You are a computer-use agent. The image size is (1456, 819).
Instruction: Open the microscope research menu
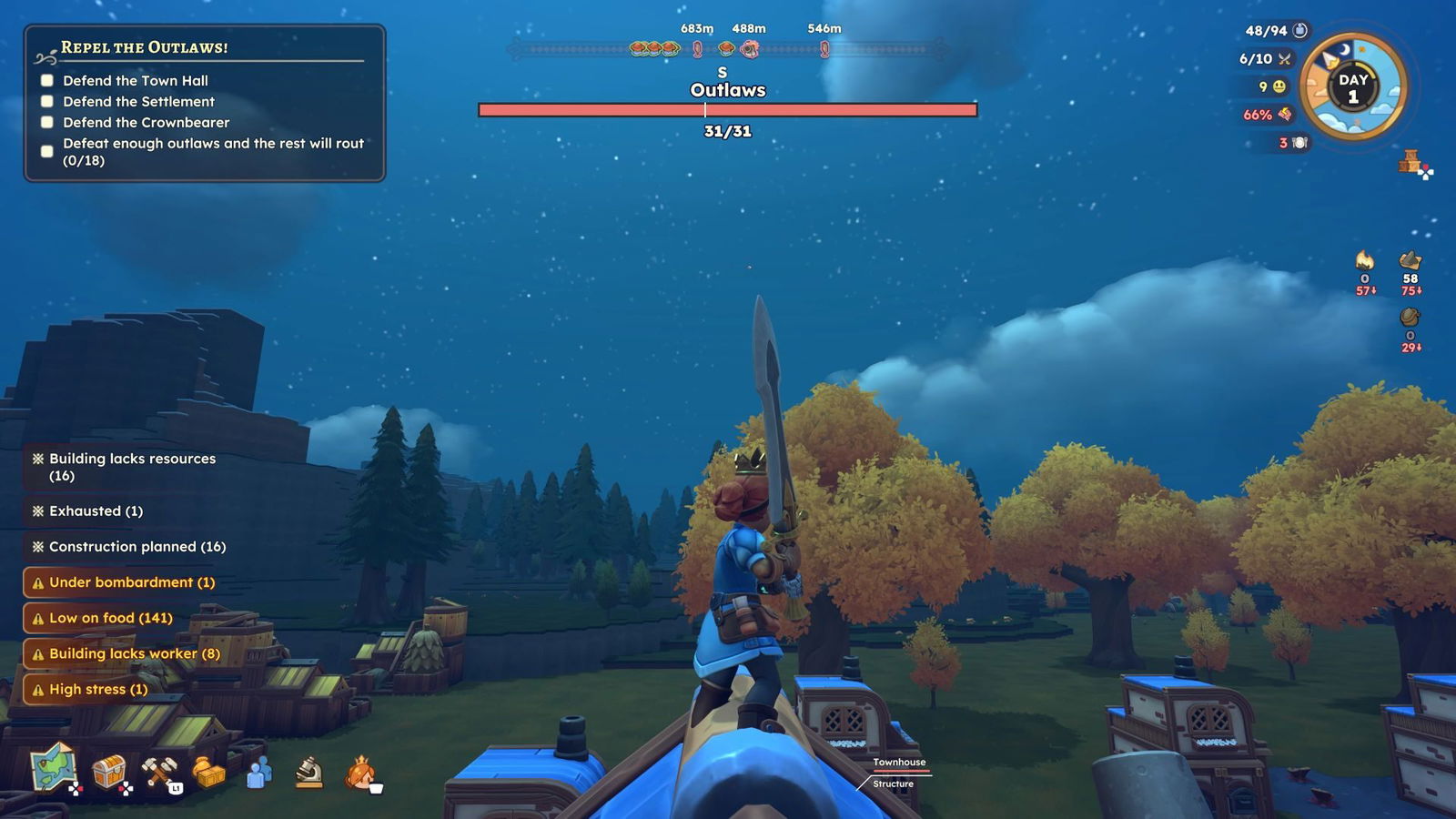pyautogui.click(x=309, y=773)
